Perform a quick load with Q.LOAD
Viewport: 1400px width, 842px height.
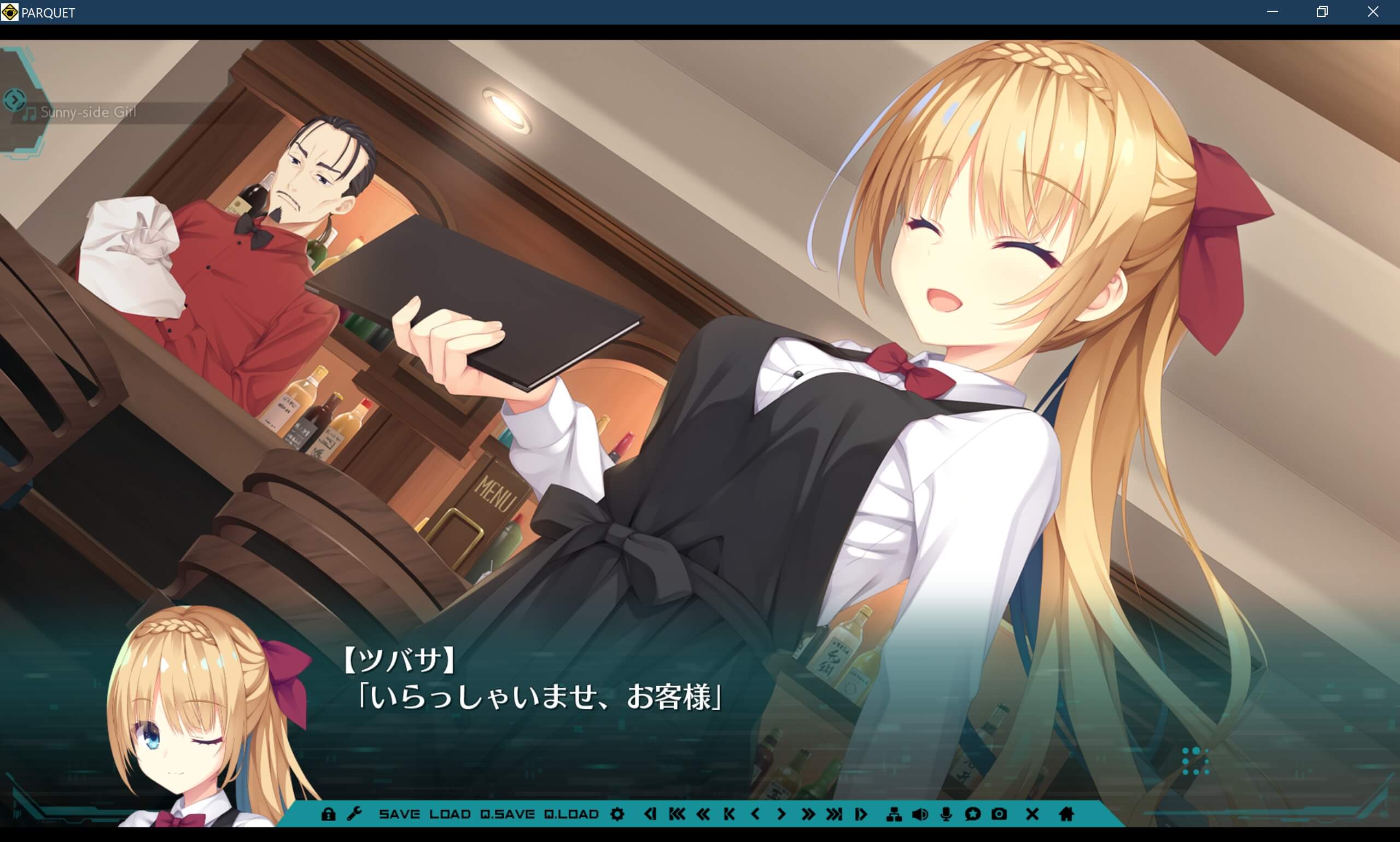click(x=572, y=814)
